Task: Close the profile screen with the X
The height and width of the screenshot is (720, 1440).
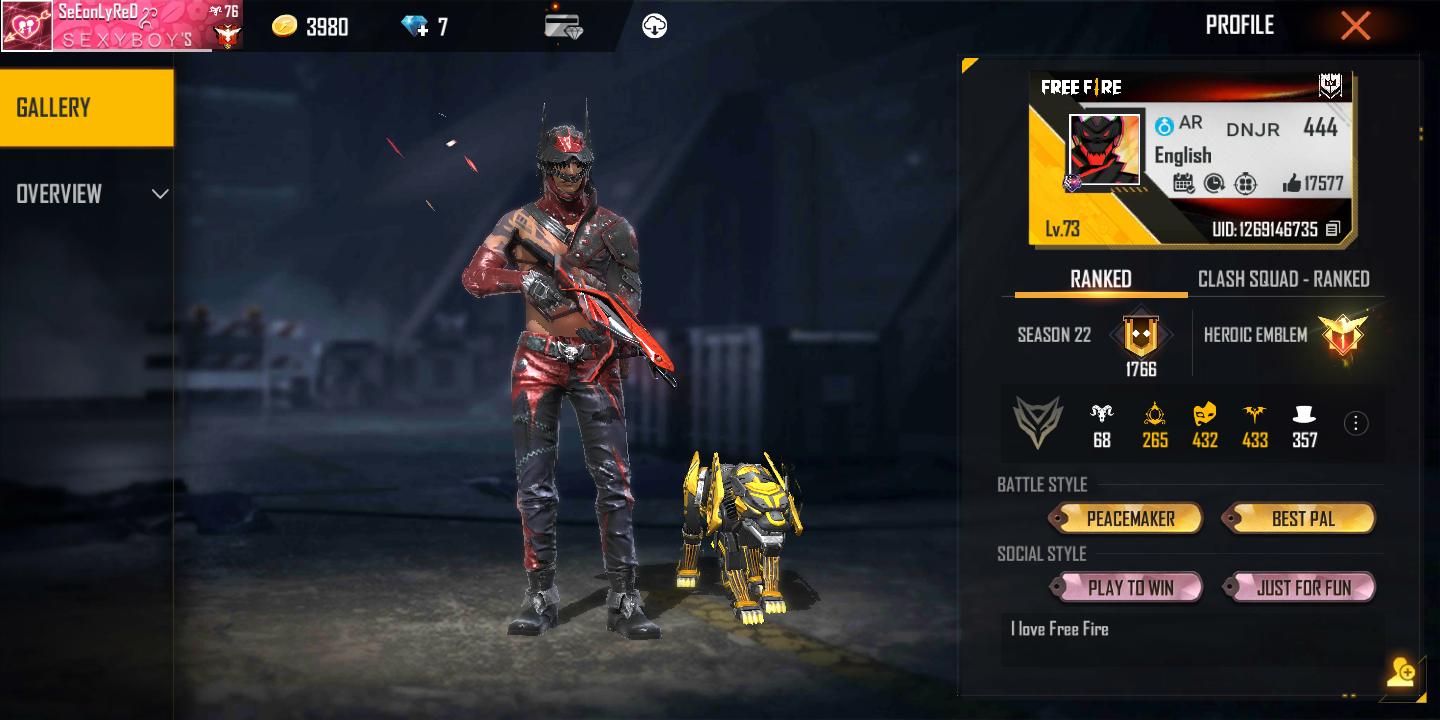Action: pyautogui.click(x=1355, y=26)
